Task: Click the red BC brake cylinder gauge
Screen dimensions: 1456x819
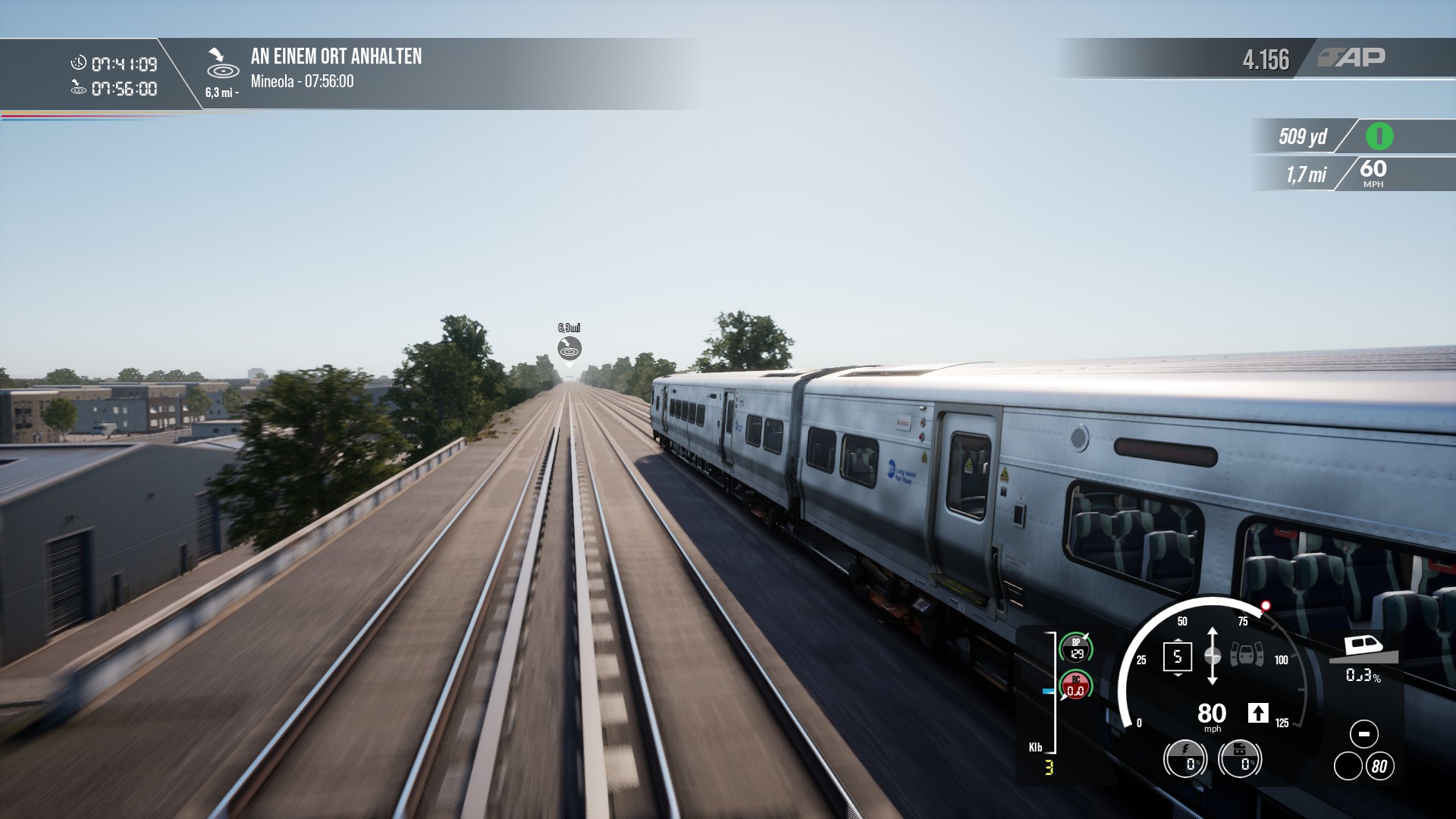Action: 1075,686
